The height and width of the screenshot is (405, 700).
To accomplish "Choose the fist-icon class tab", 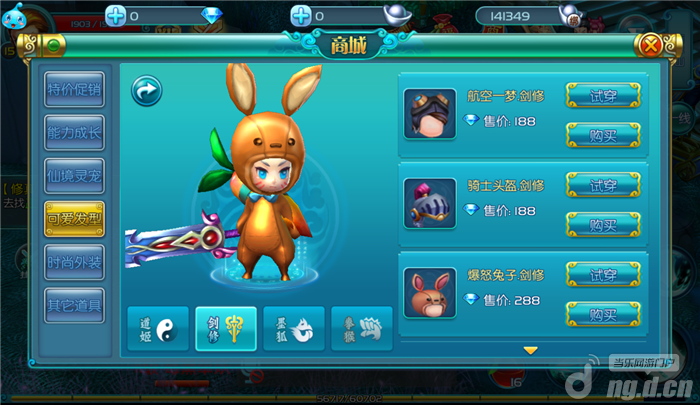I will (361, 327).
